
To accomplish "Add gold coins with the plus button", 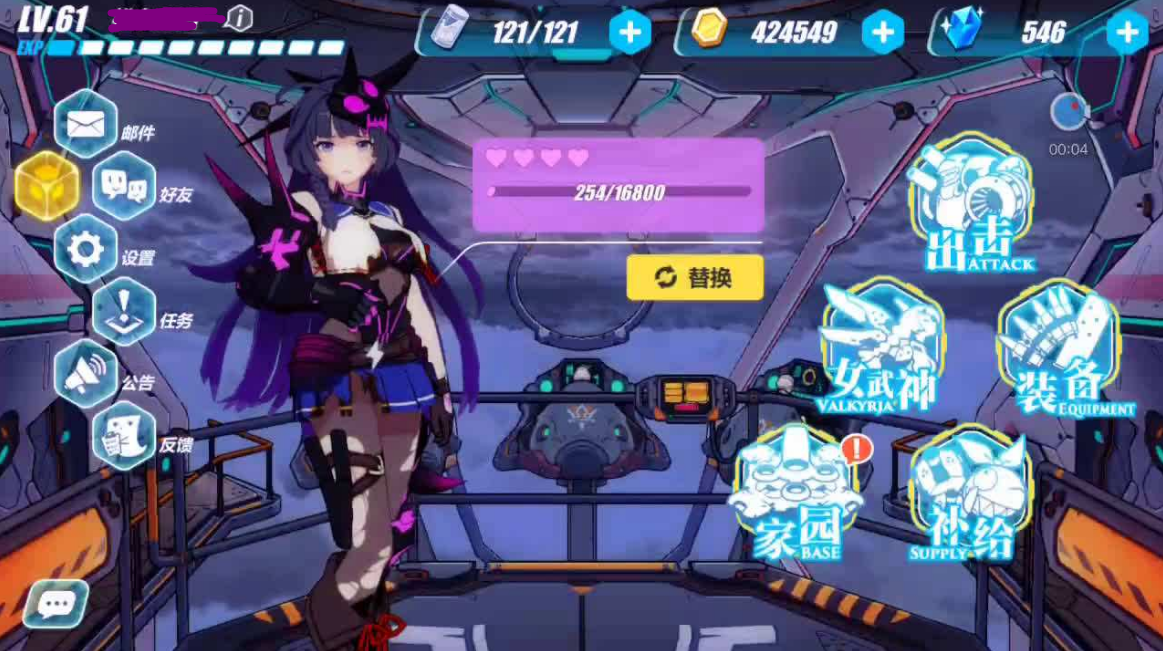I will (882, 33).
